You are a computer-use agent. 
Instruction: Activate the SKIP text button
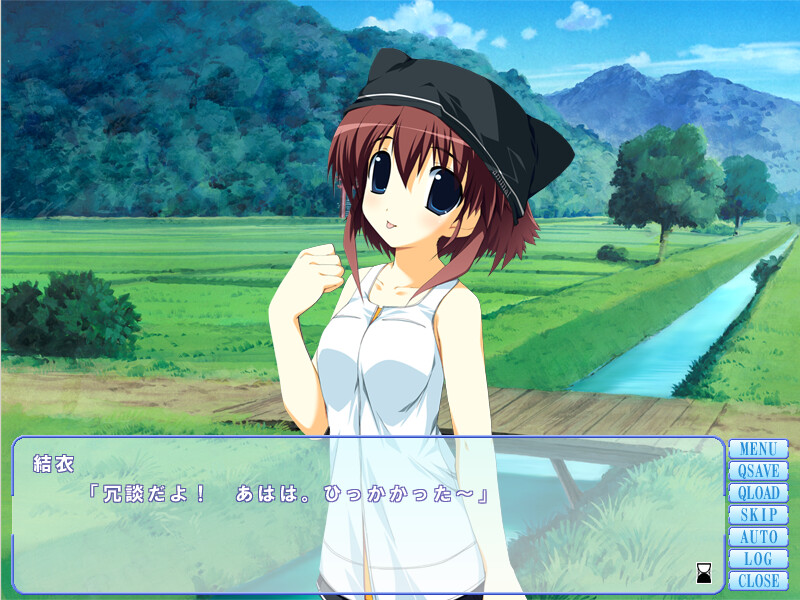tap(758, 515)
